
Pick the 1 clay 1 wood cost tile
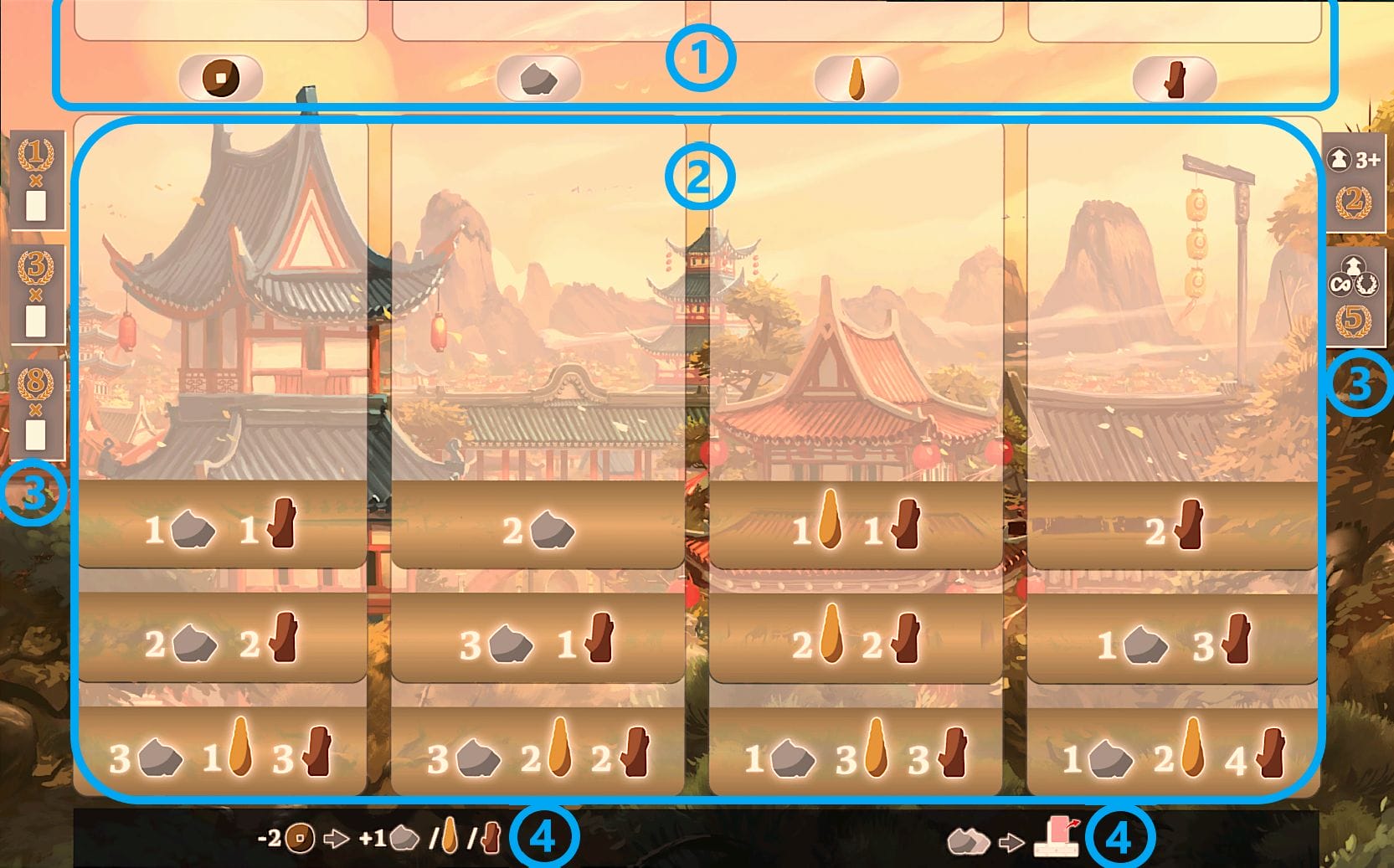pyautogui.click(x=856, y=527)
